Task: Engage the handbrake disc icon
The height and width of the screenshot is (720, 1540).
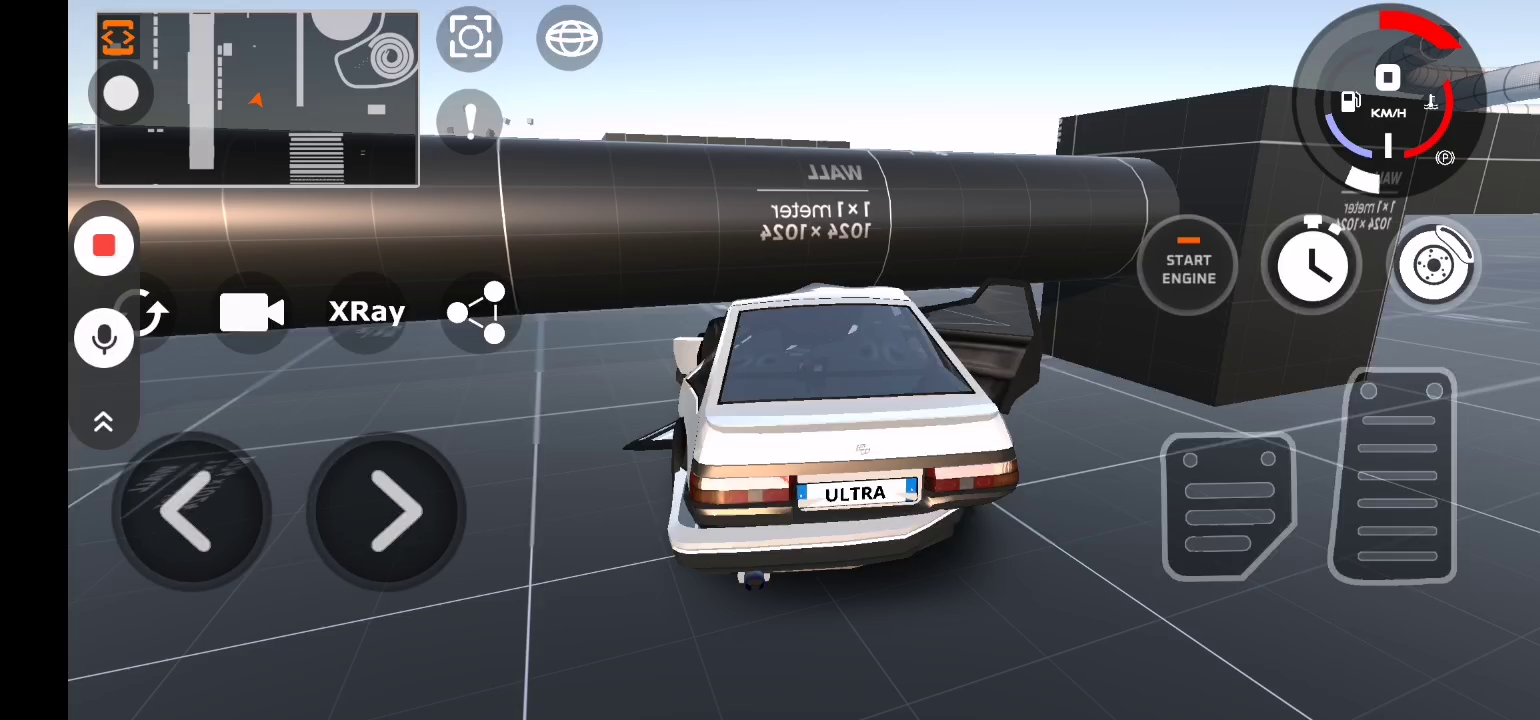Action: point(1434,266)
